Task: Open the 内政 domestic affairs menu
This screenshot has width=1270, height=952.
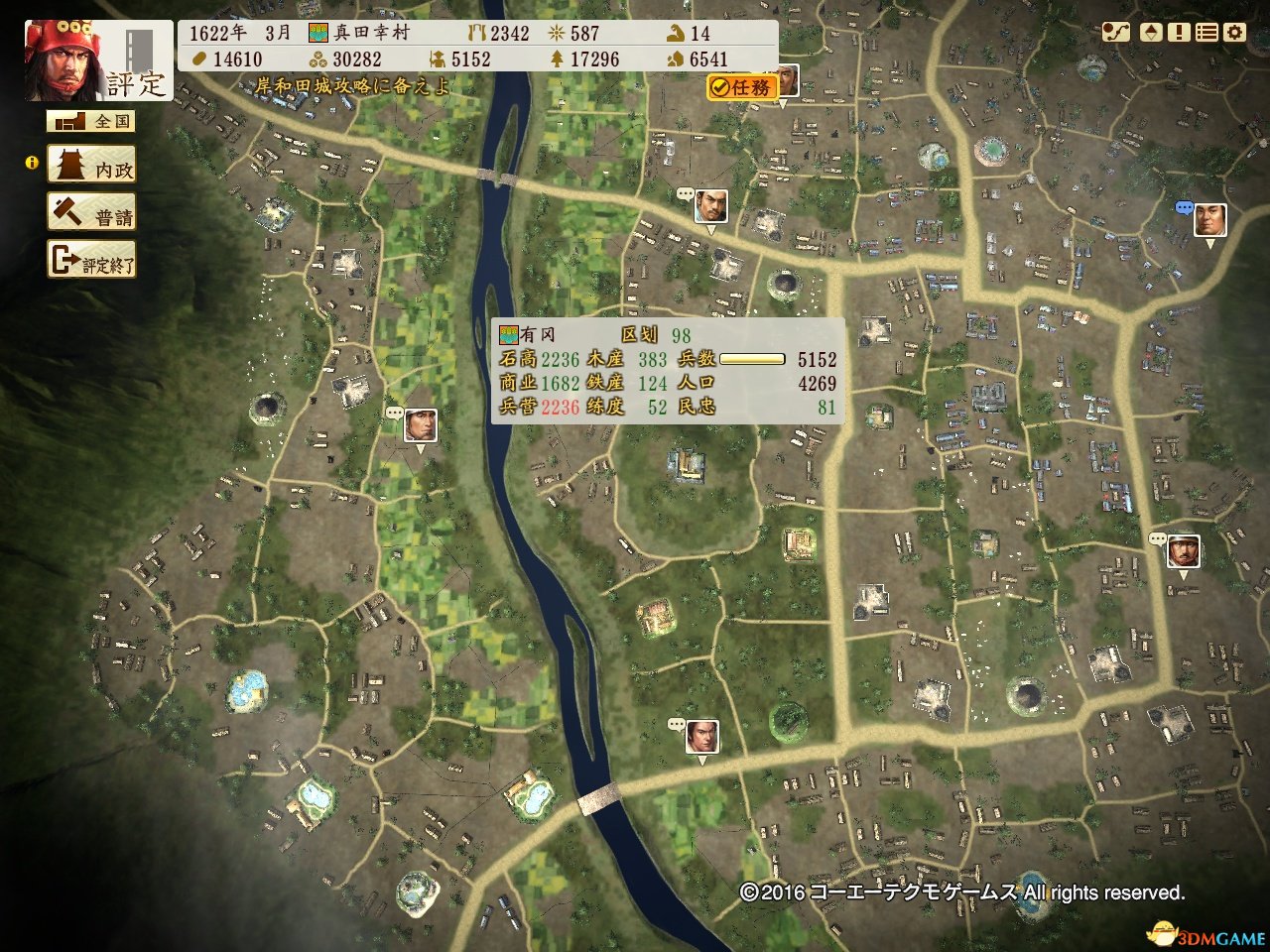Action: pos(91,166)
